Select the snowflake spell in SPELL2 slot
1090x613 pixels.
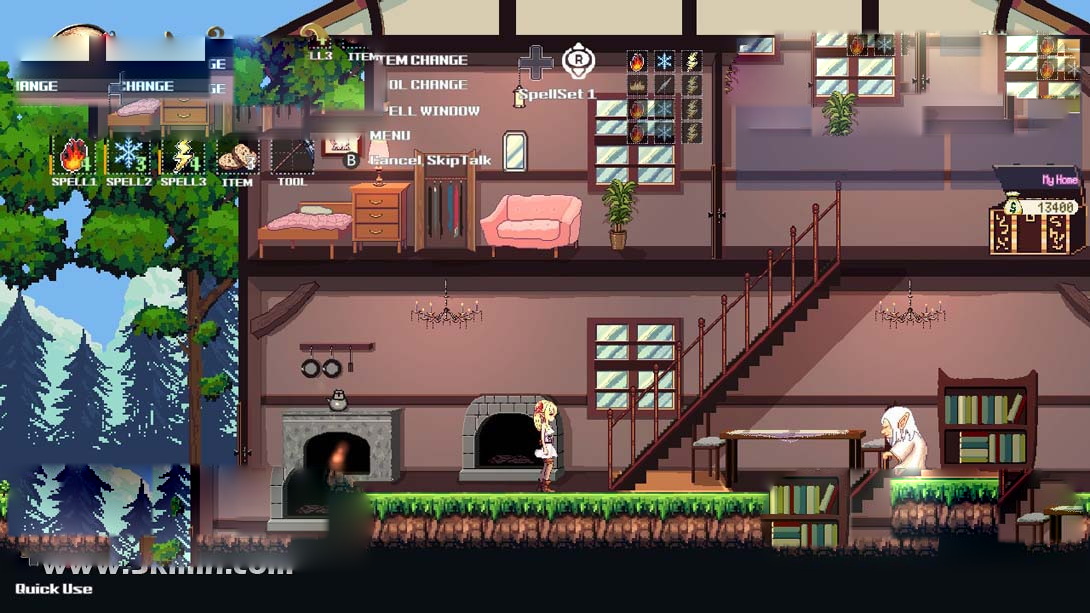click(x=129, y=156)
